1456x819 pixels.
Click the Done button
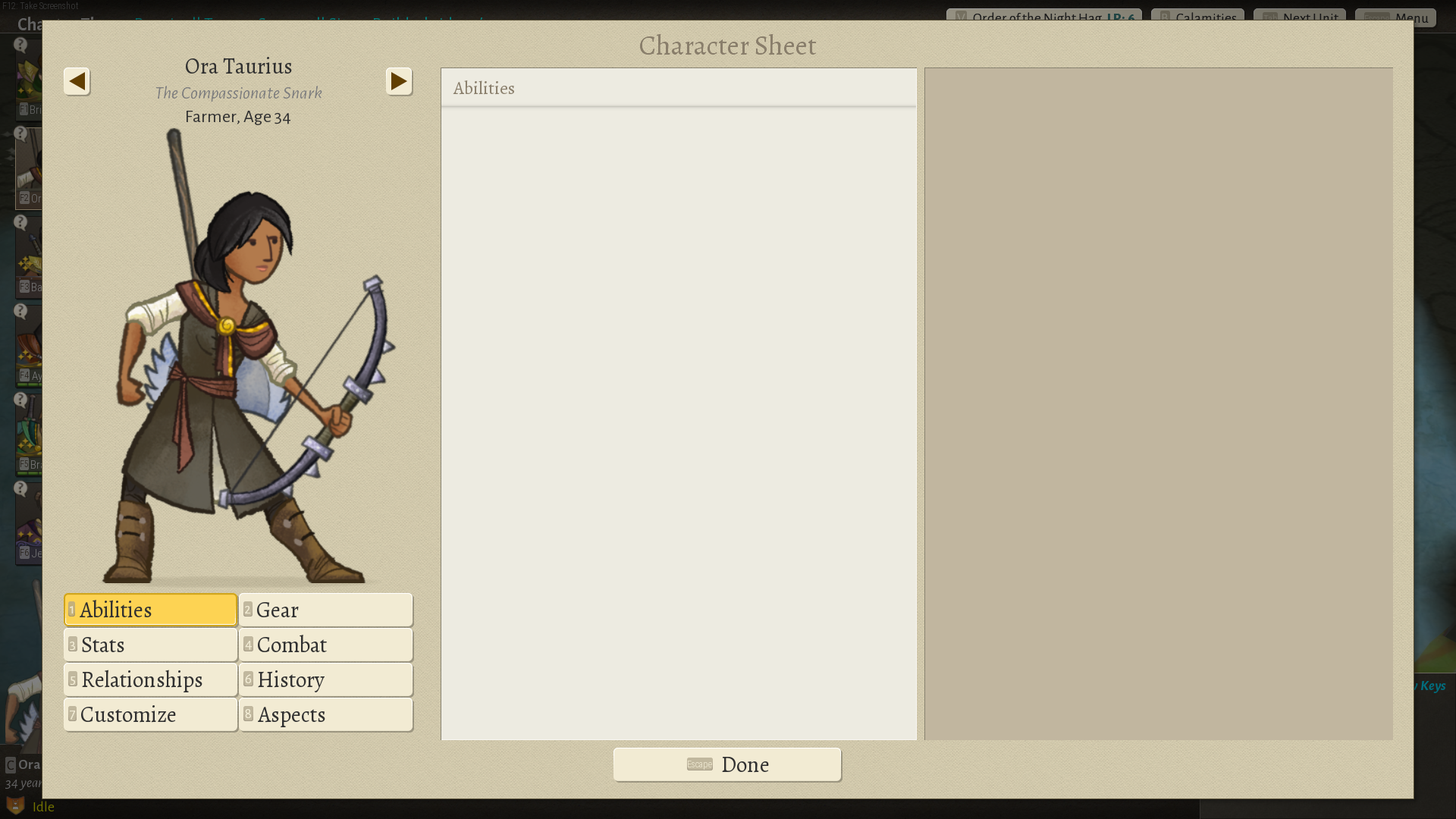[x=726, y=764]
